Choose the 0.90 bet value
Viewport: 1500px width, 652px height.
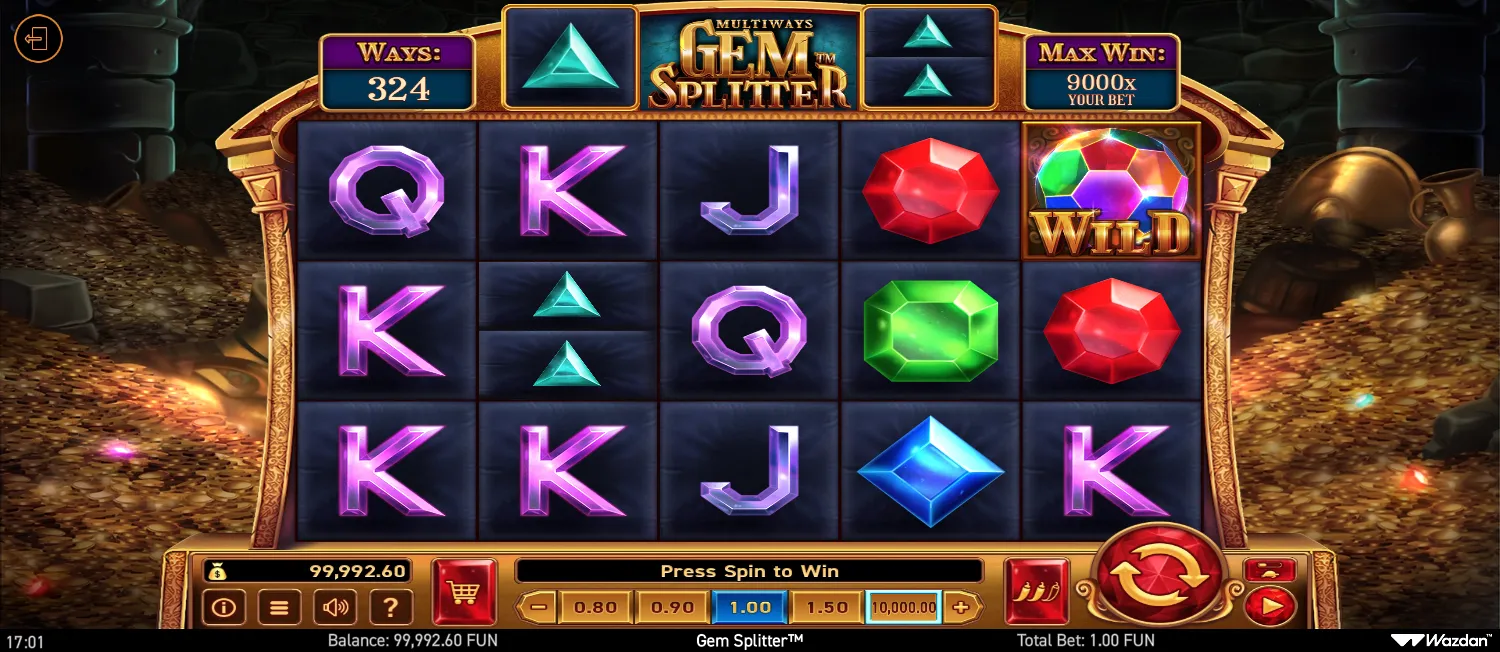(x=673, y=607)
